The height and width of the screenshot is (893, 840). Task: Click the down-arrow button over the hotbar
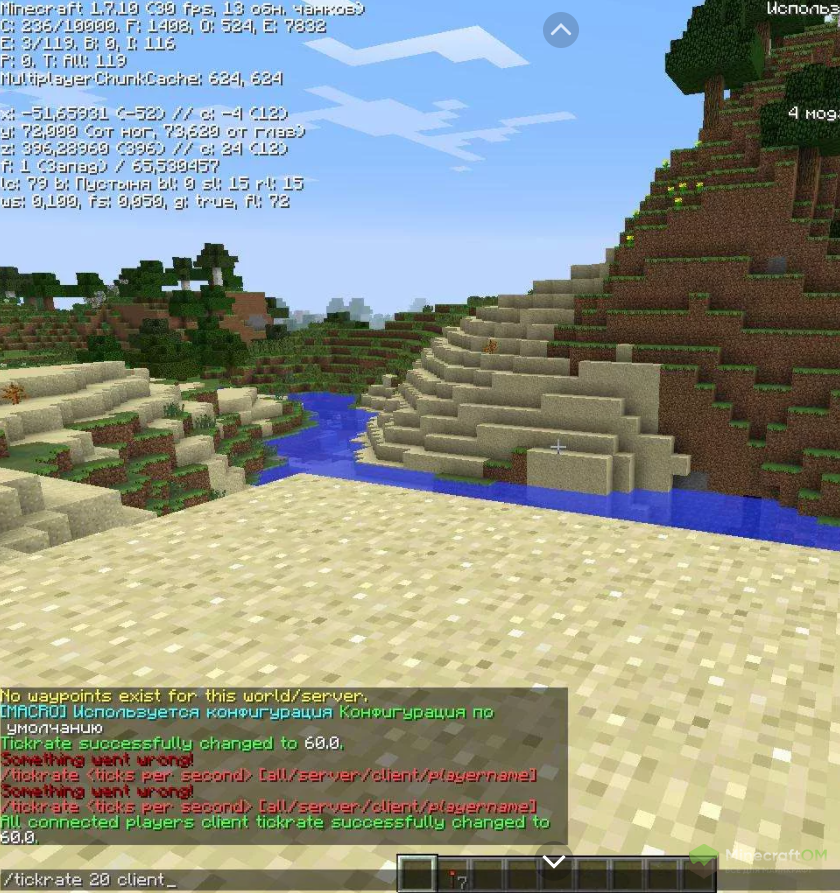coord(554,860)
